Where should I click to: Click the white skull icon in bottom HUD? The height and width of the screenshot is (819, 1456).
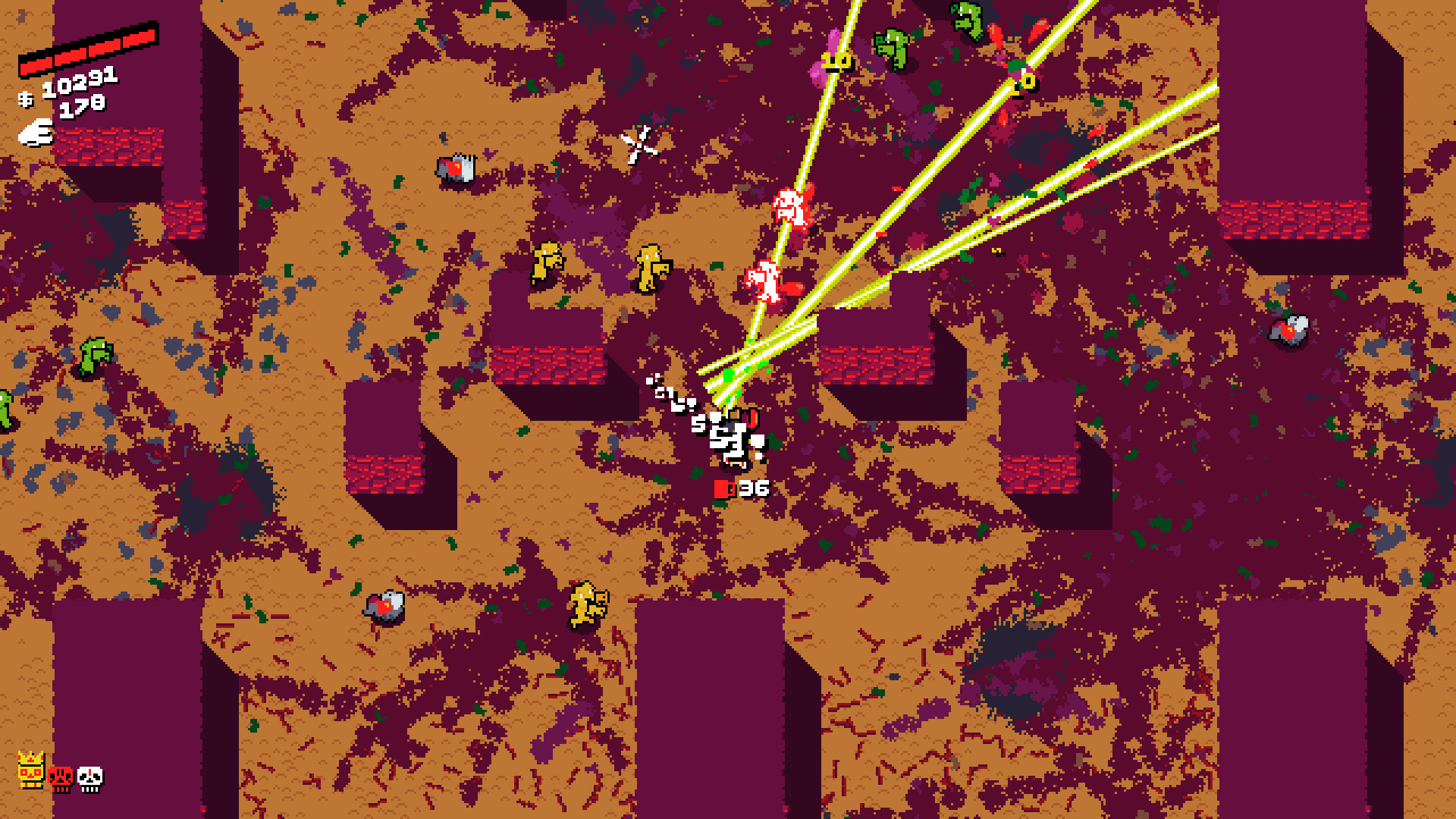[89, 780]
